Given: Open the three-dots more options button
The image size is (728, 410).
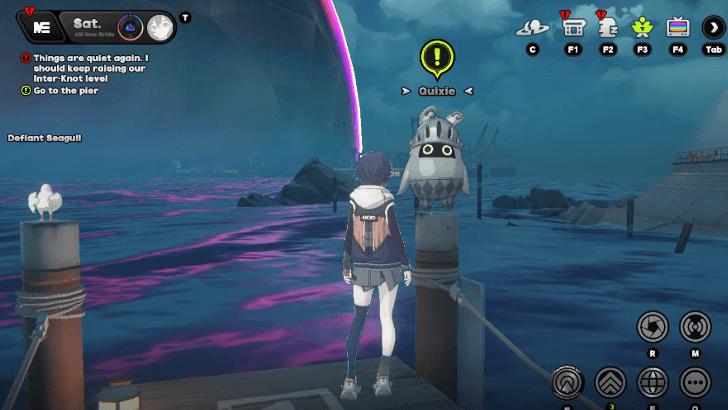Looking at the screenshot, I should (694, 381).
